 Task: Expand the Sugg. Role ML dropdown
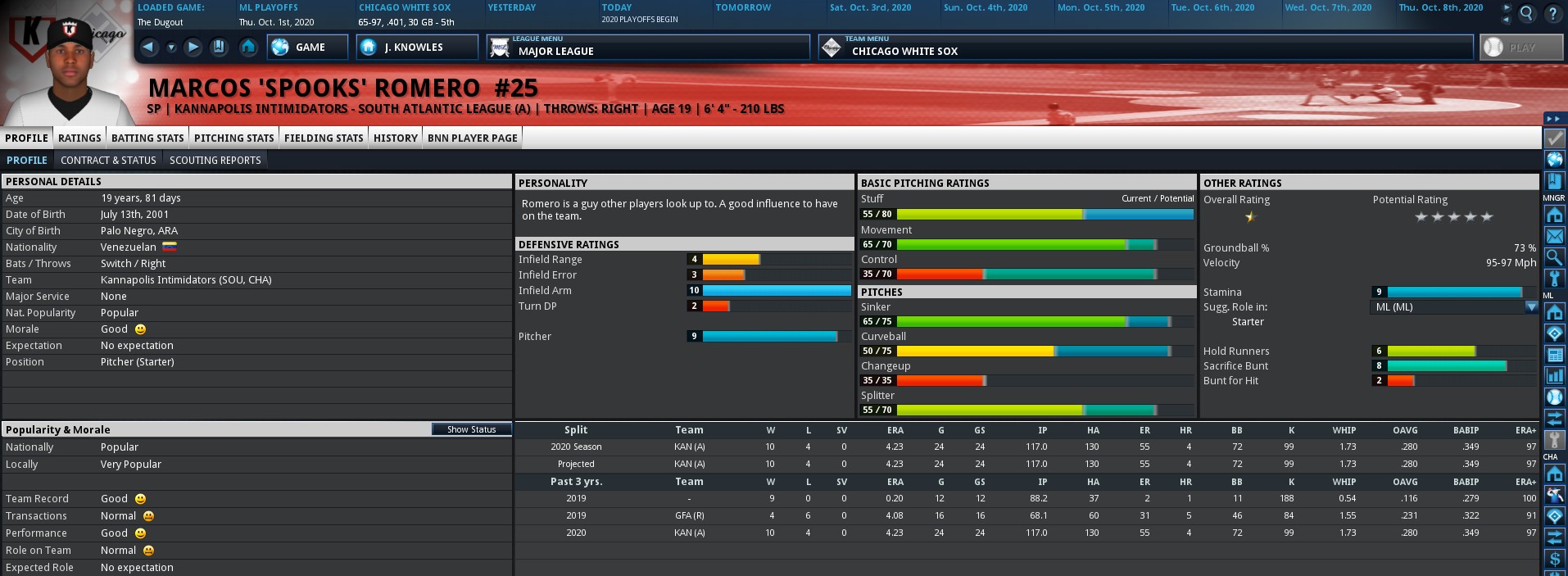pyautogui.click(x=1530, y=307)
